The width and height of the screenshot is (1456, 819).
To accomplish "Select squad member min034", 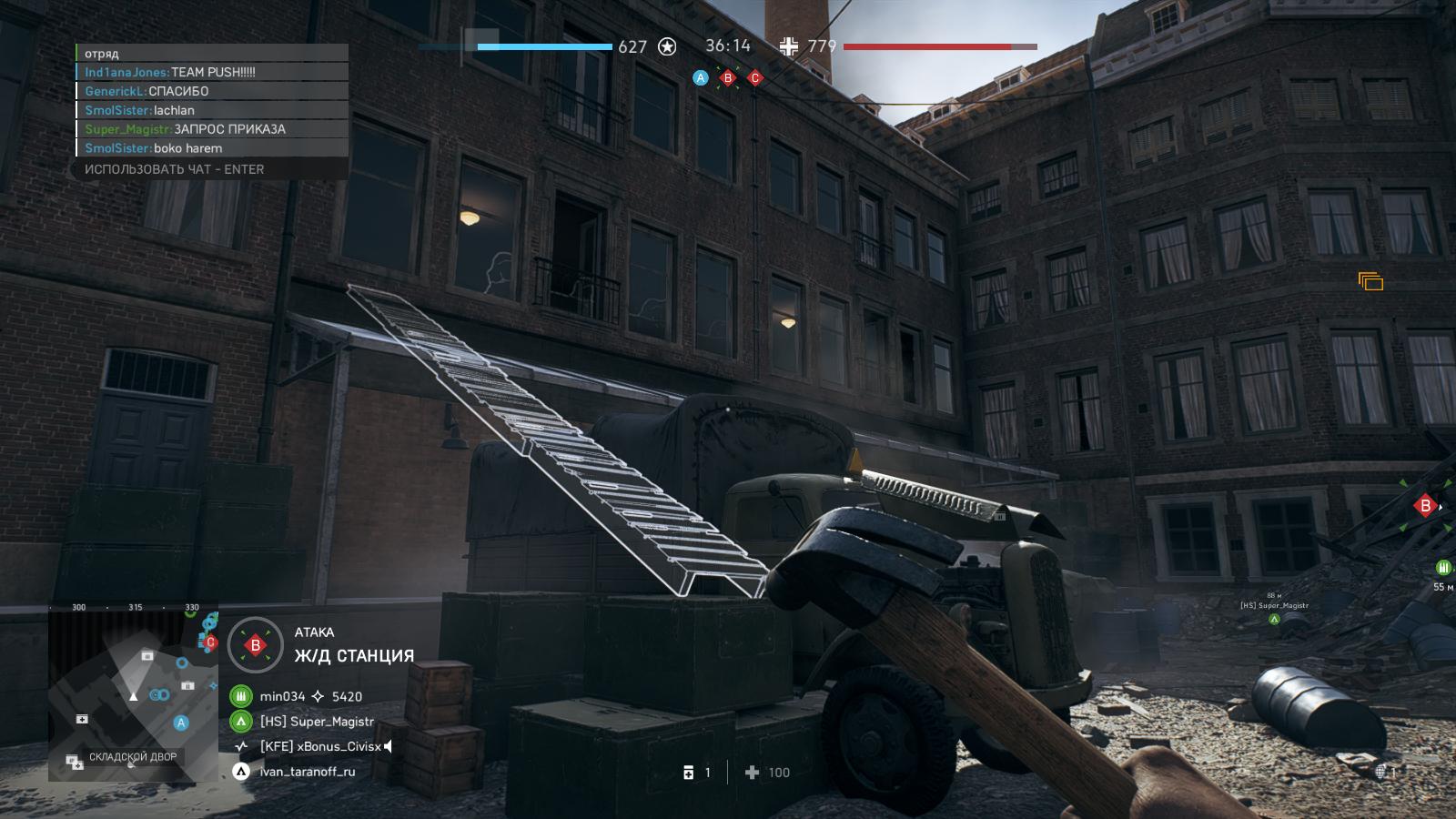I will [282, 696].
